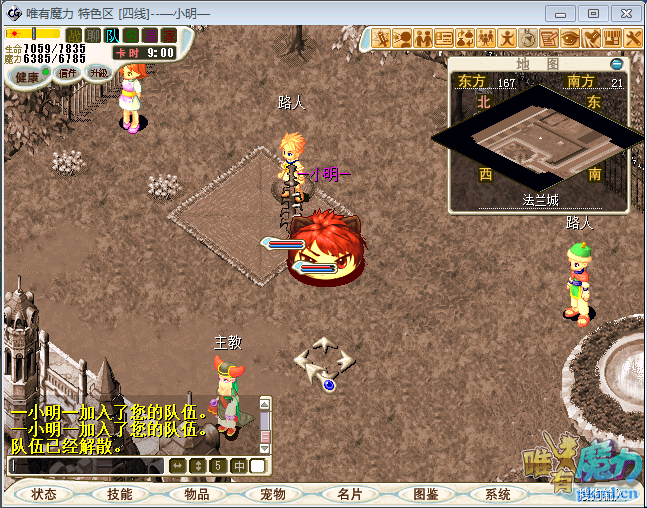Collapse the 地图 minimap panel with its round button
Image resolution: width=647 pixels, height=508 pixels.
pyautogui.click(x=617, y=64)
